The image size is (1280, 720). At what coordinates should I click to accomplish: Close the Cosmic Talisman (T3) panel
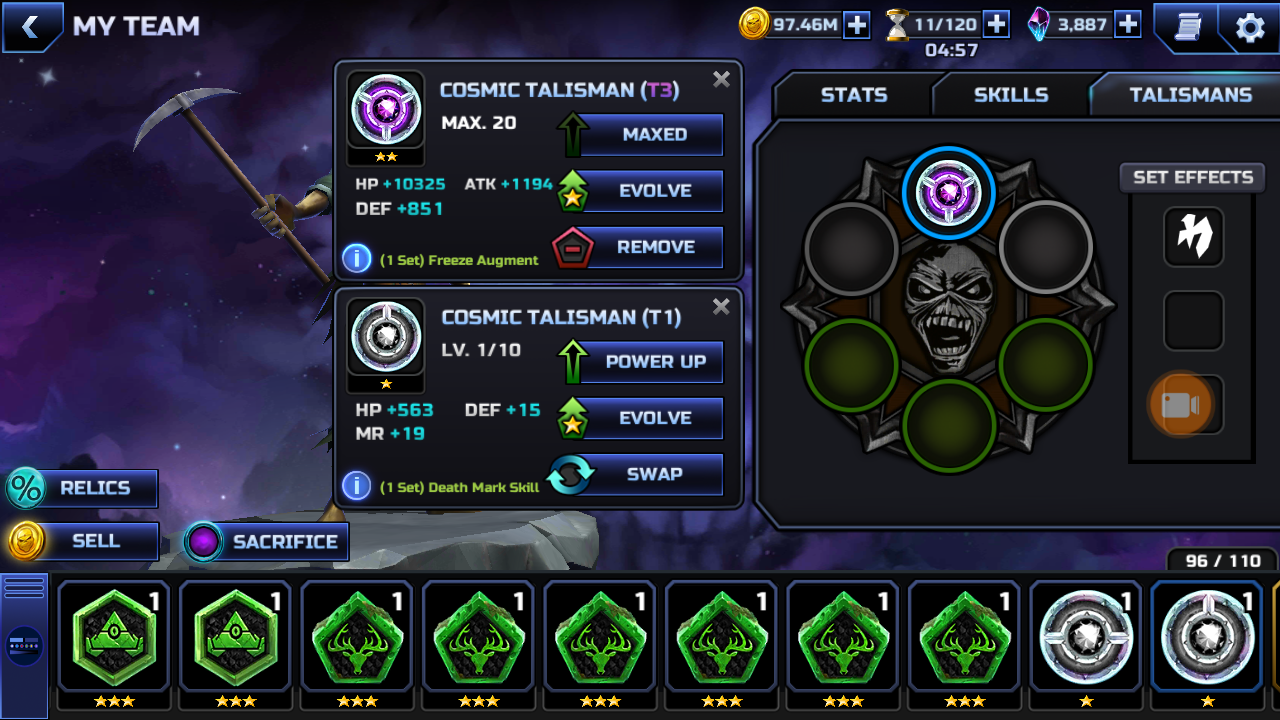click(x=721, y=80)
